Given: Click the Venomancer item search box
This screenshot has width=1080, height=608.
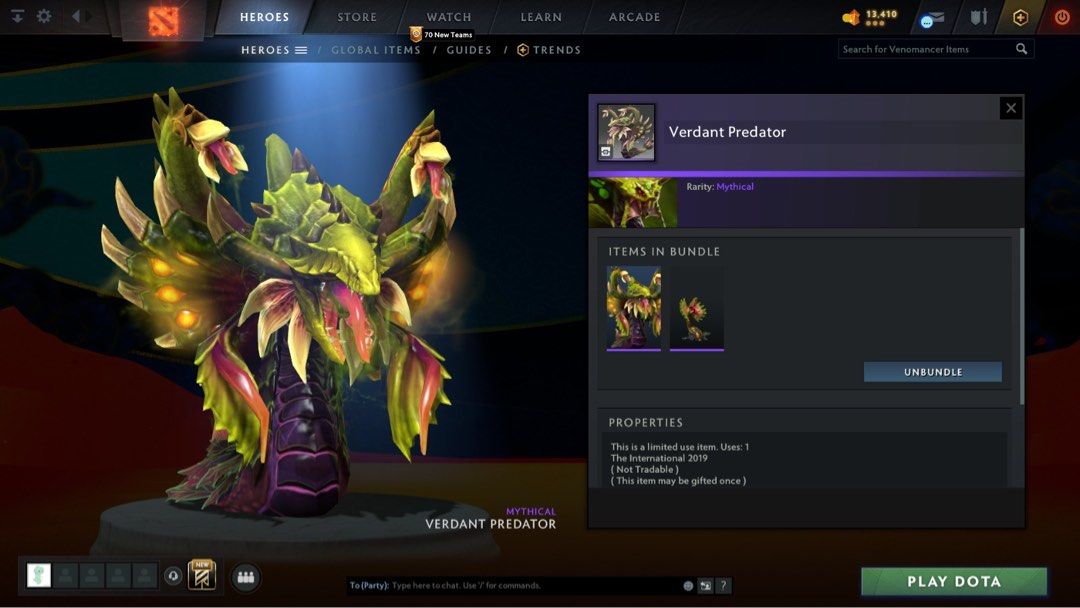Looking at the screenshot, I should click(925, 49).
